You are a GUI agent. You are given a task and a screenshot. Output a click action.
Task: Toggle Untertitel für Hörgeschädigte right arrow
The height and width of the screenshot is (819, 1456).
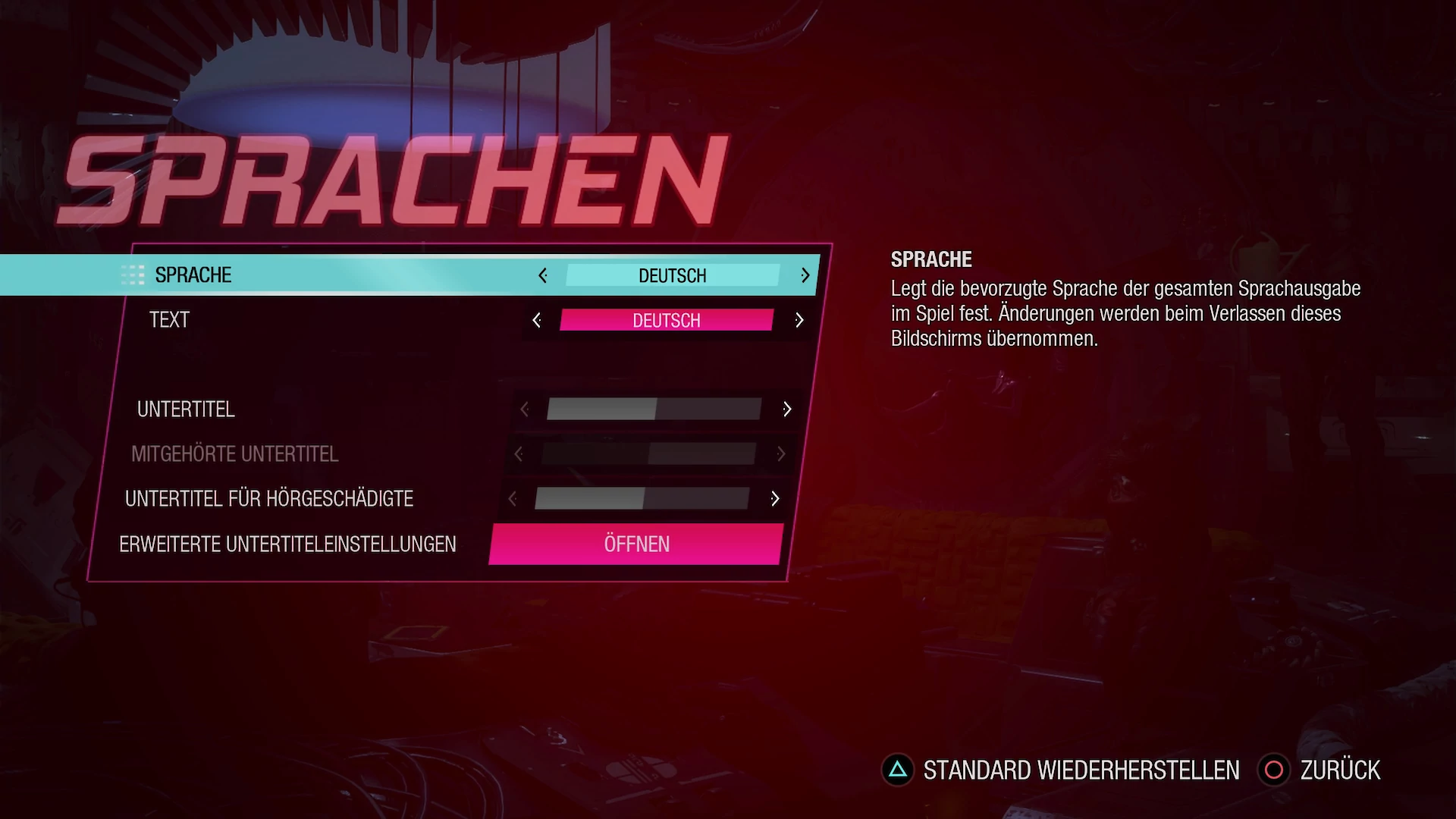[x=775, y=499]
